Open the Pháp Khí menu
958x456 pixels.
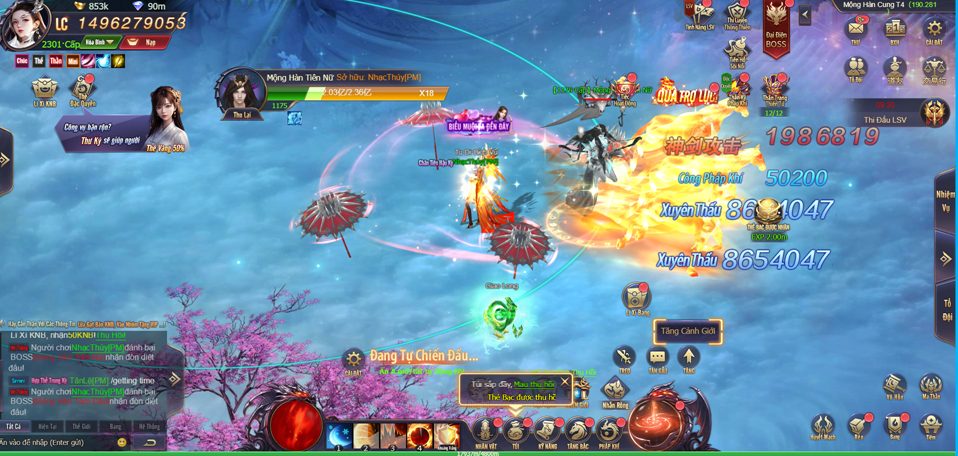coord(609,432)
